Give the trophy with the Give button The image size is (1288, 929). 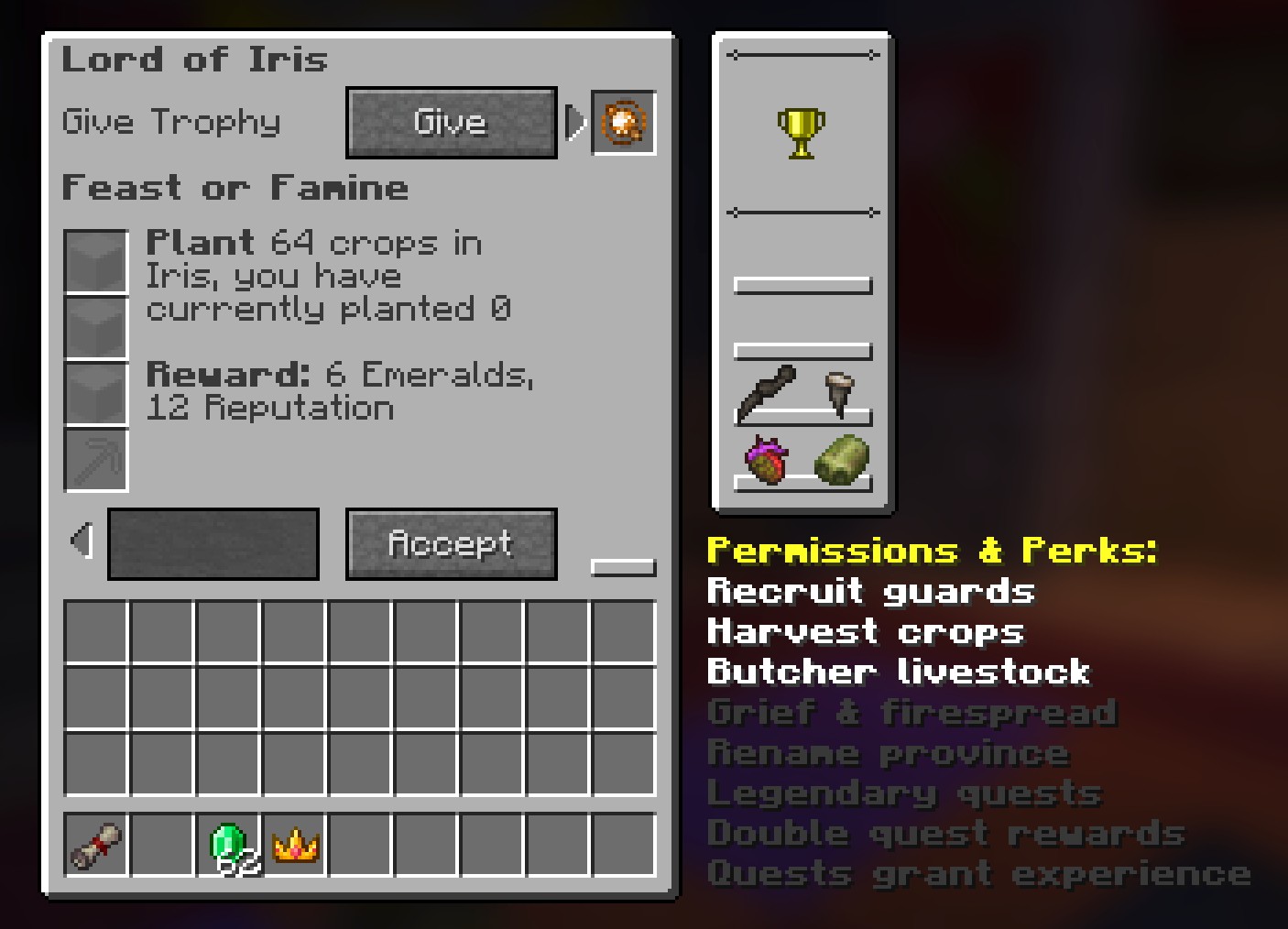[x=451, y=123]
